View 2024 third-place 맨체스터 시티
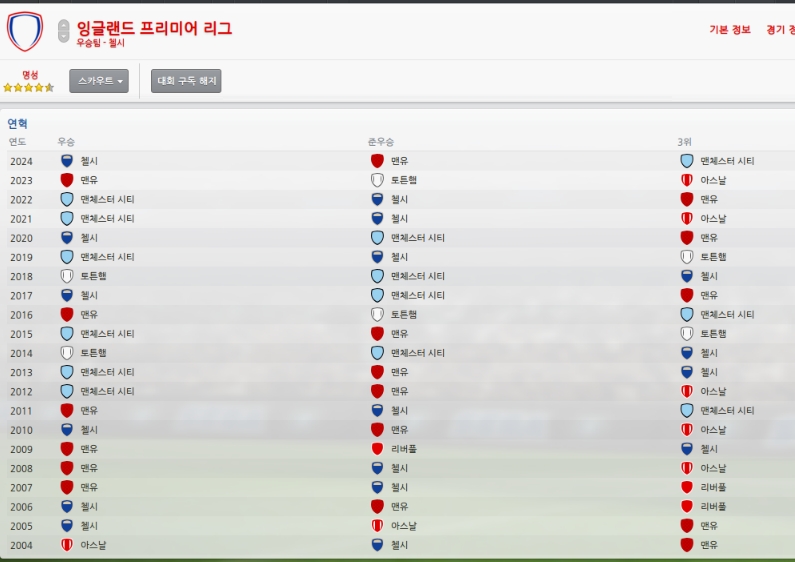The height and width of the screenshot is (562, 795). 726,161
